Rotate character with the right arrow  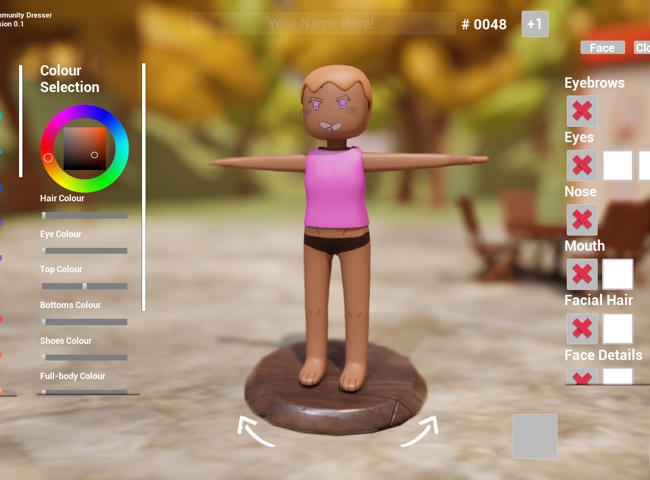(x=419, y=431)
